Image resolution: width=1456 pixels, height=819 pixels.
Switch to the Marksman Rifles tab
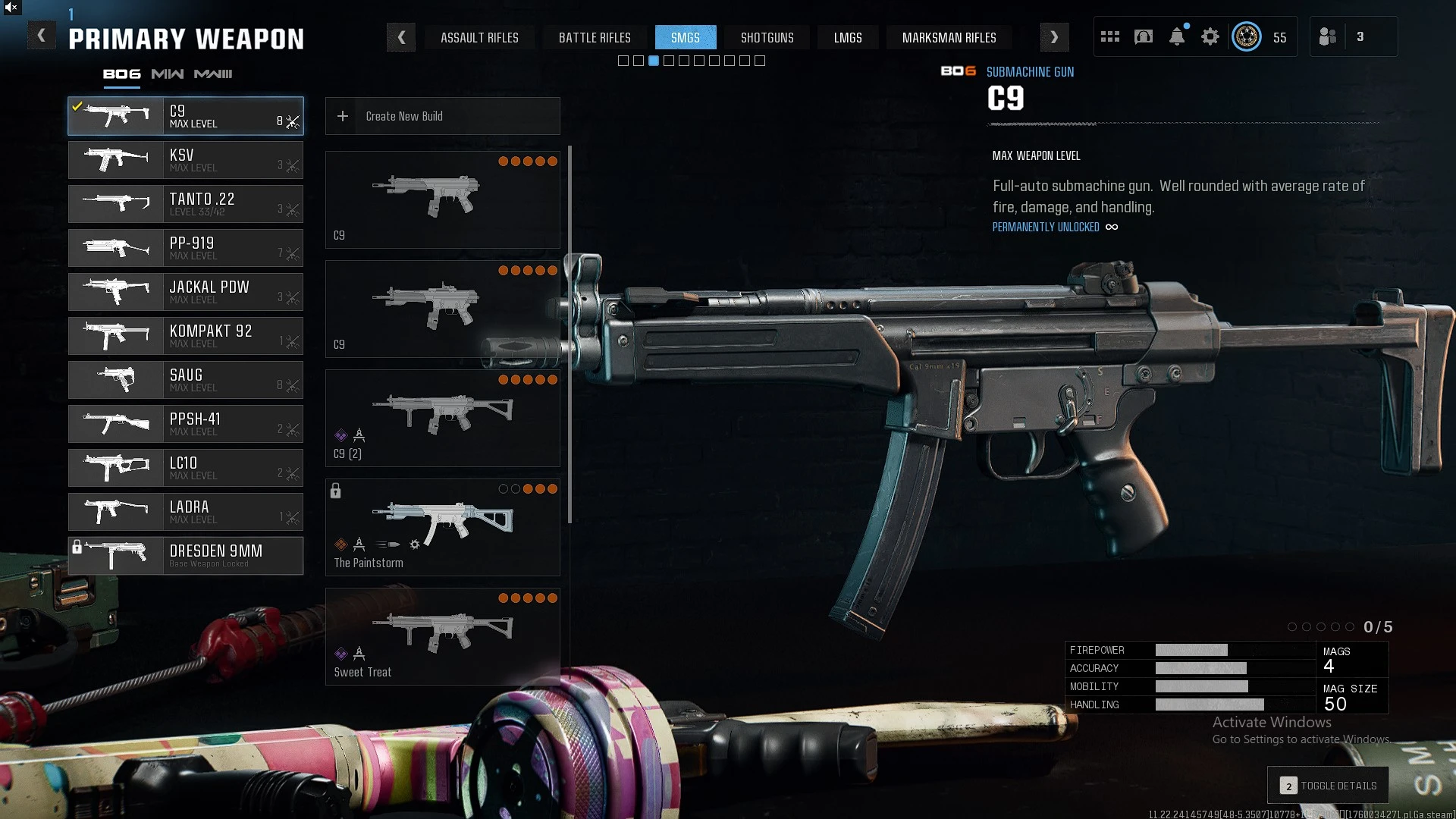click(x=949, y=38)
